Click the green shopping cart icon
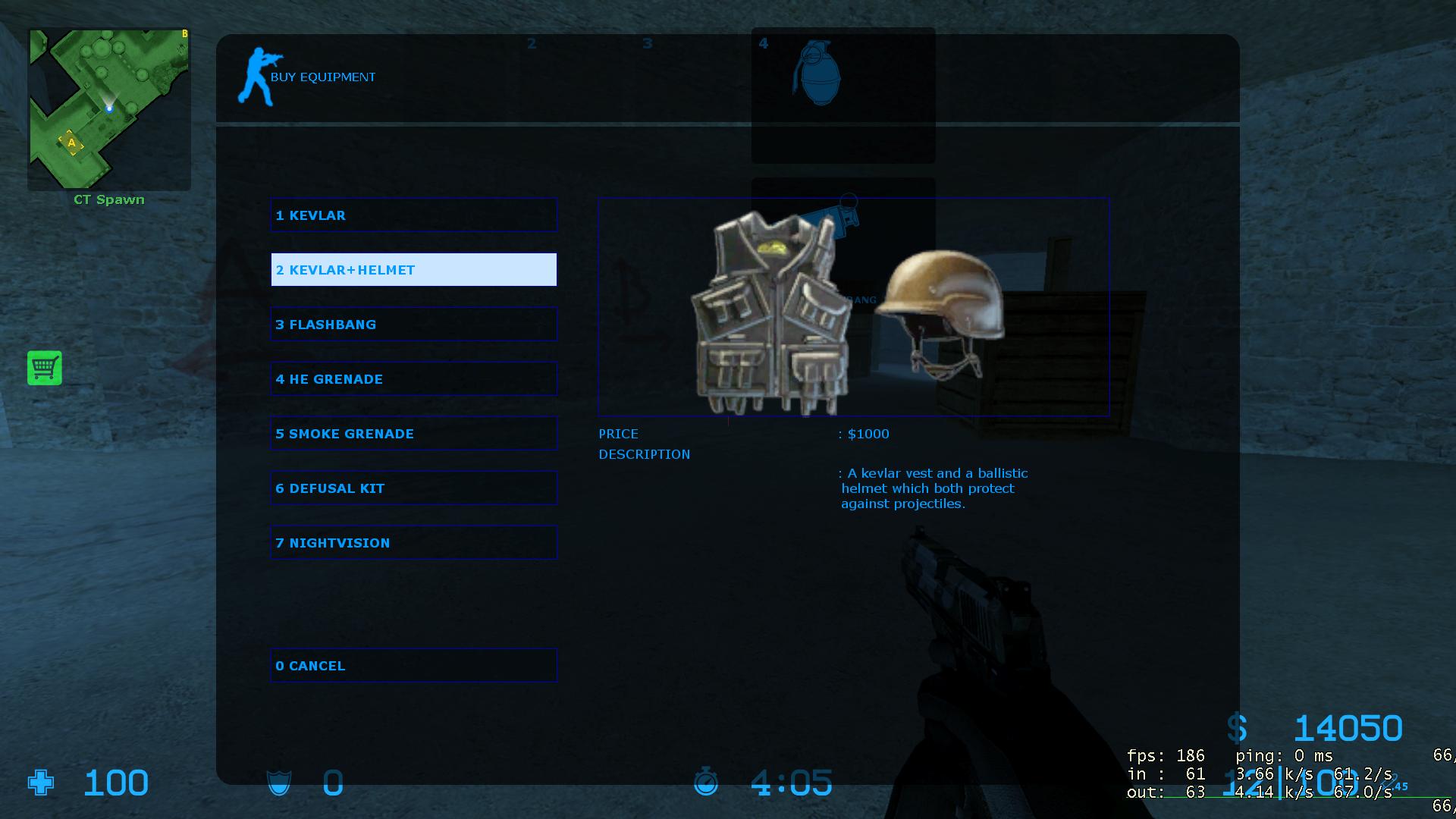This screenshot has width=1456, height=819. click(x=45, y=369)
